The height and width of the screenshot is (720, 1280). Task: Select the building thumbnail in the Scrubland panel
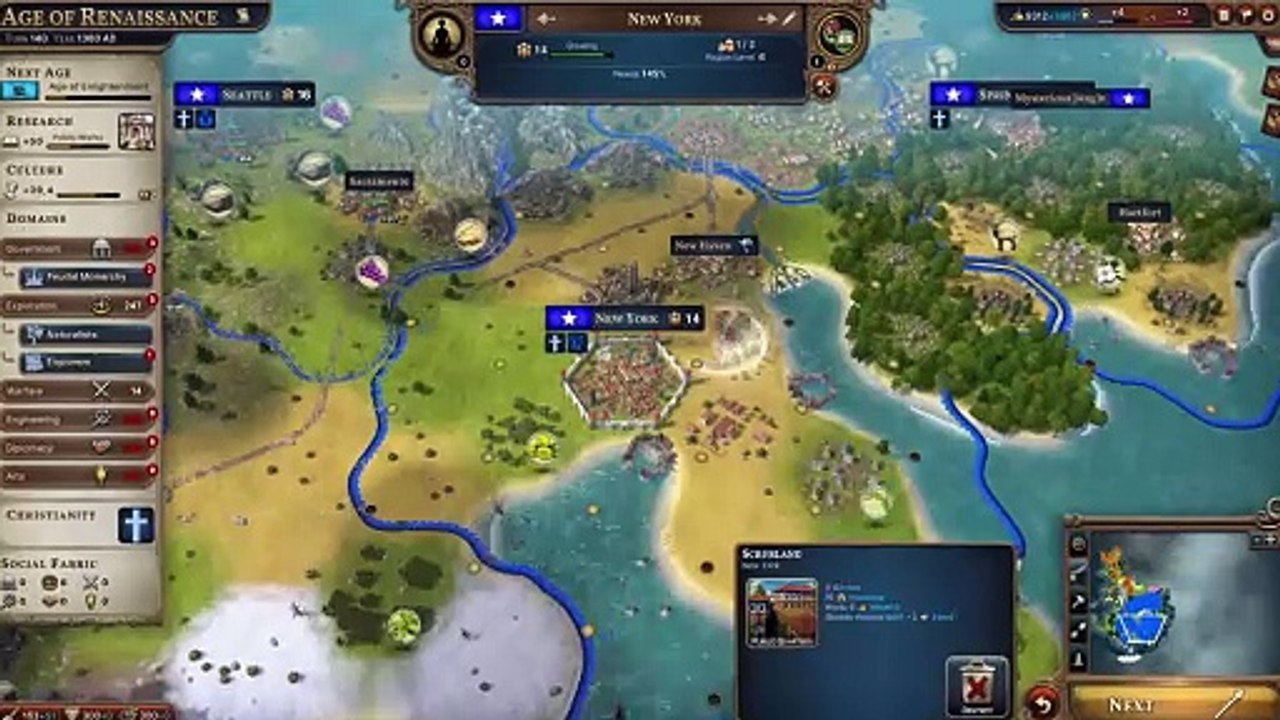[781, 611]
